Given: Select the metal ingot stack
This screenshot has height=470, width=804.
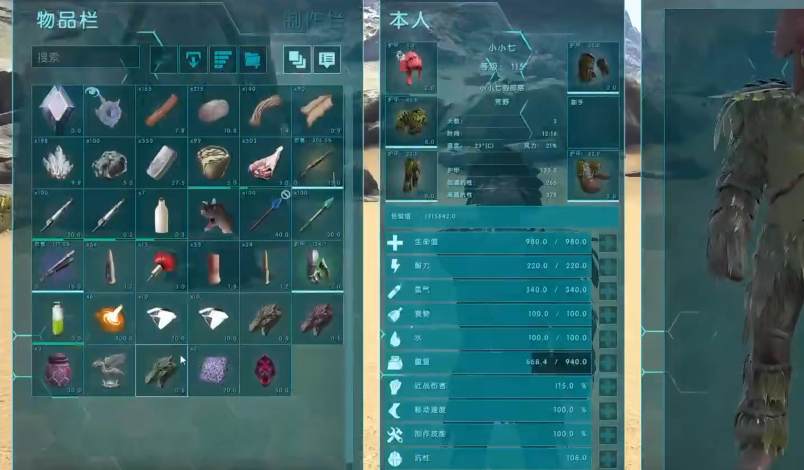Looking at the screenshot, I should coord(161,162).
